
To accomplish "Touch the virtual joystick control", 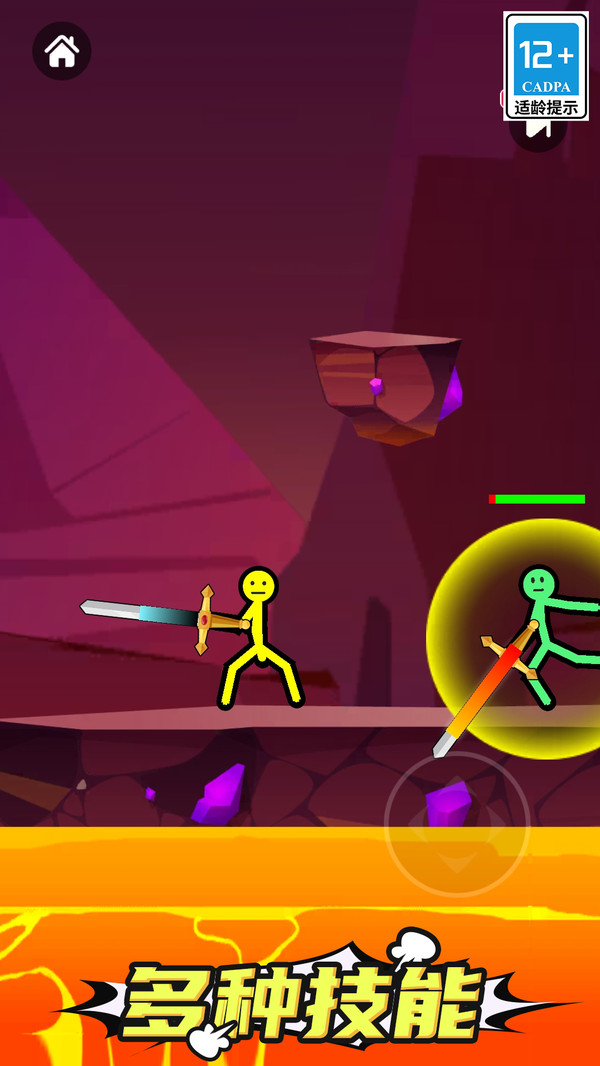I will pos(457,823).
